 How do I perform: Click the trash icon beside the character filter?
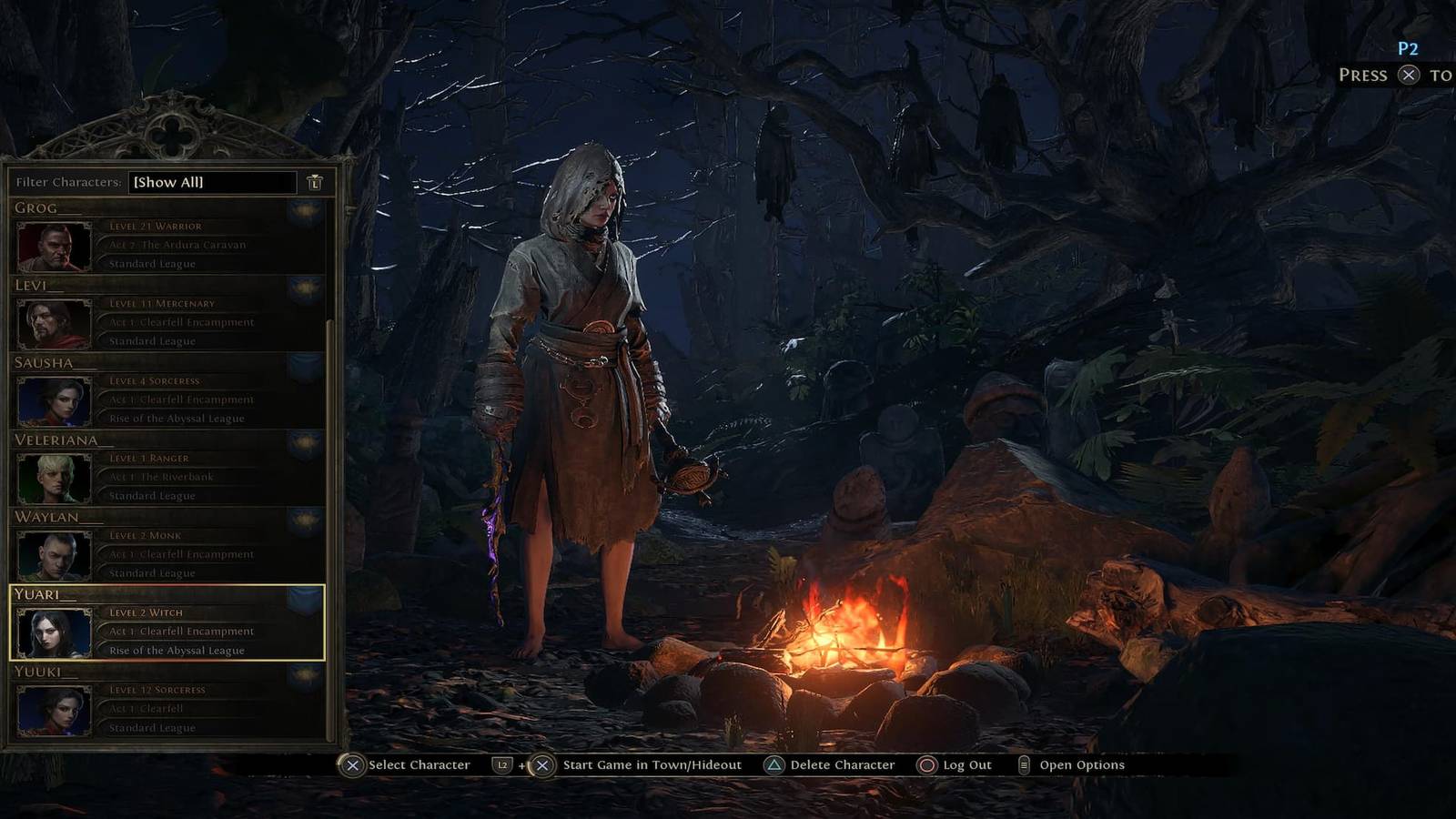[x=314, y=182]
